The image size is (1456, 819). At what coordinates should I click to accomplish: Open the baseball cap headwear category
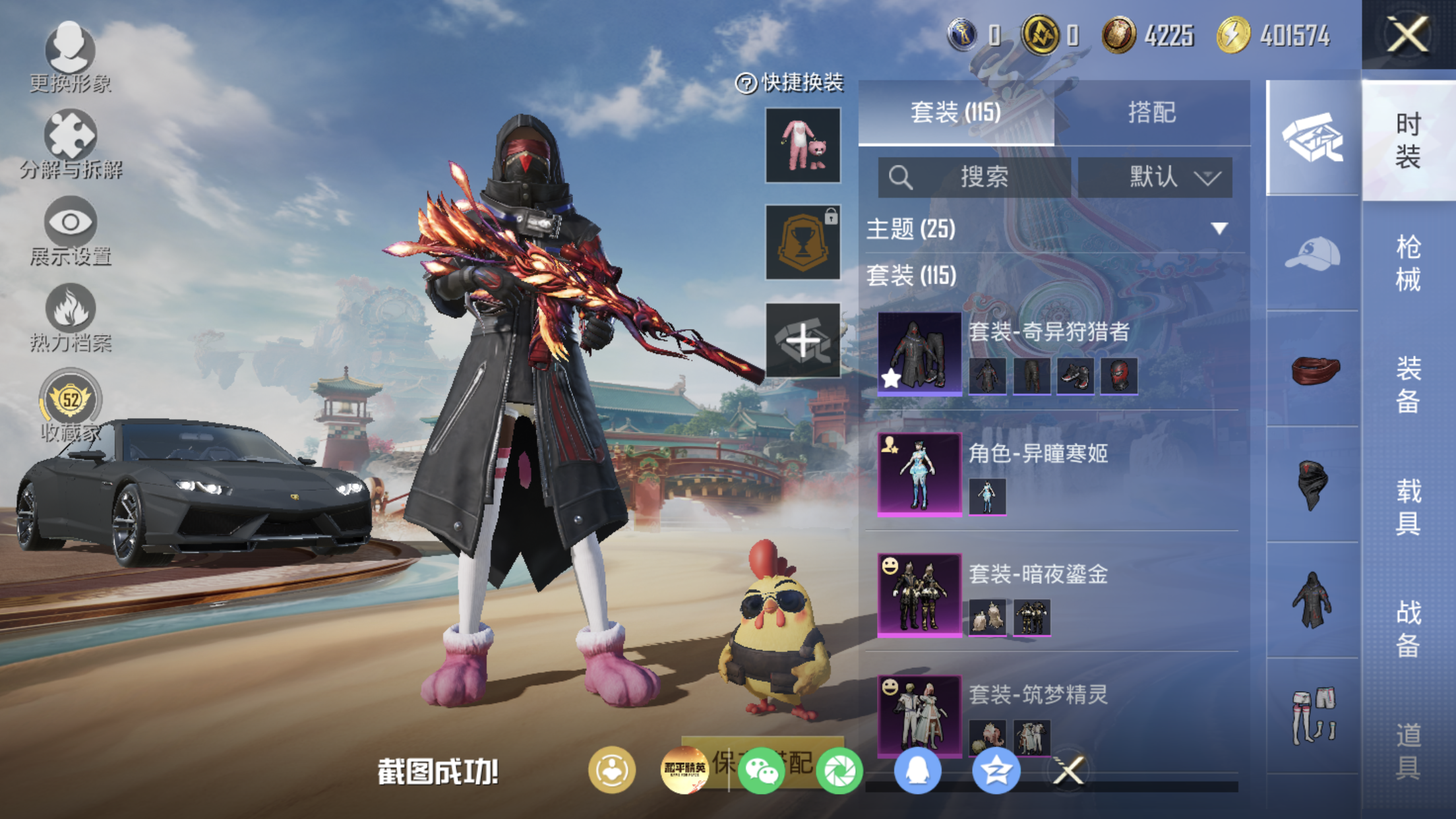[1312, 254]
